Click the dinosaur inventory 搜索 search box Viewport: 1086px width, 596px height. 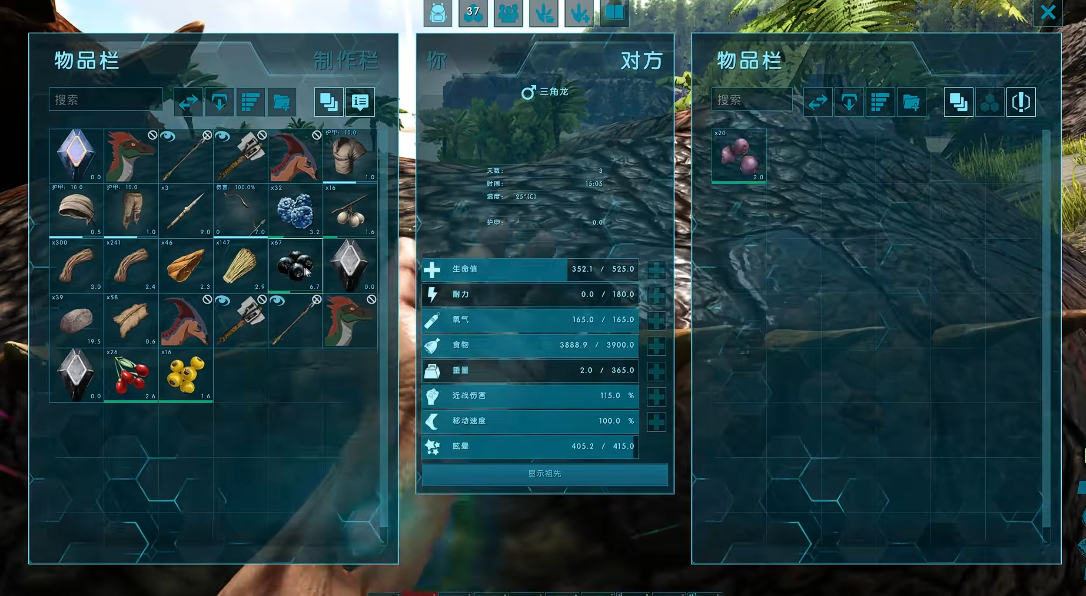(751, 100)
